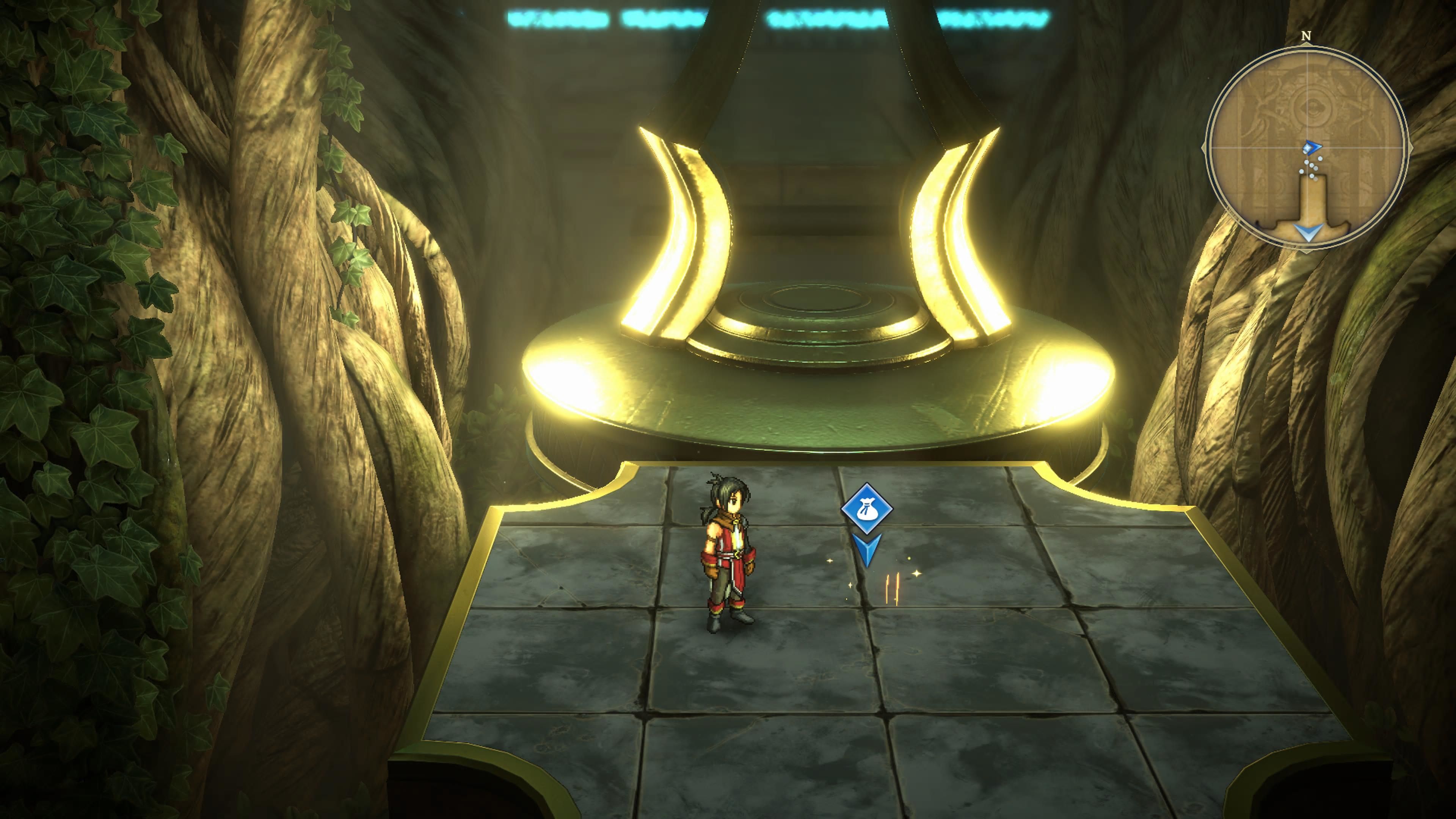Click the west compass notch on the minimap edge

(x=1204, y=147)
